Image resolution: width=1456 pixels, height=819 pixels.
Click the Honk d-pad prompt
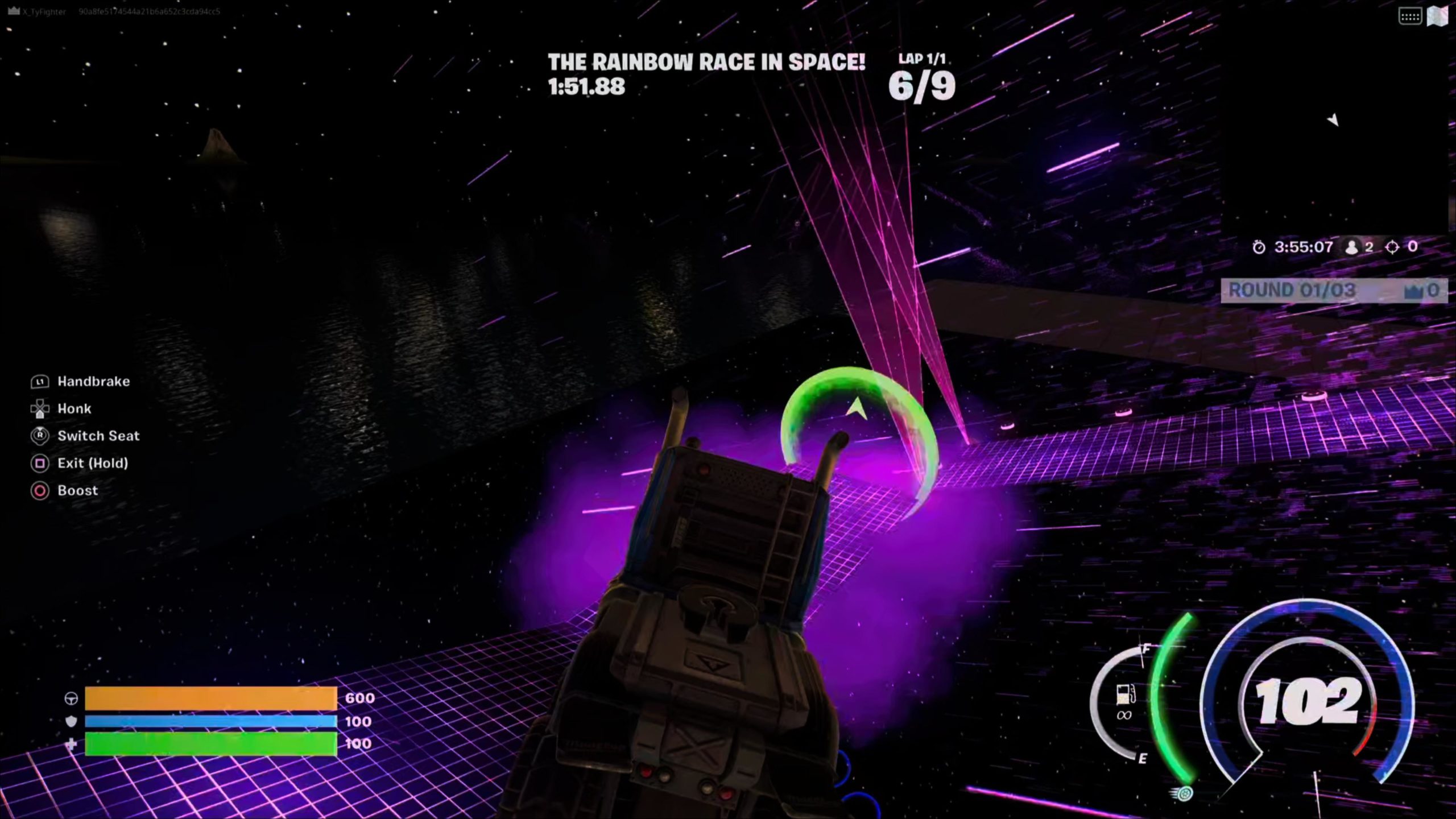(x=39, y=408)
